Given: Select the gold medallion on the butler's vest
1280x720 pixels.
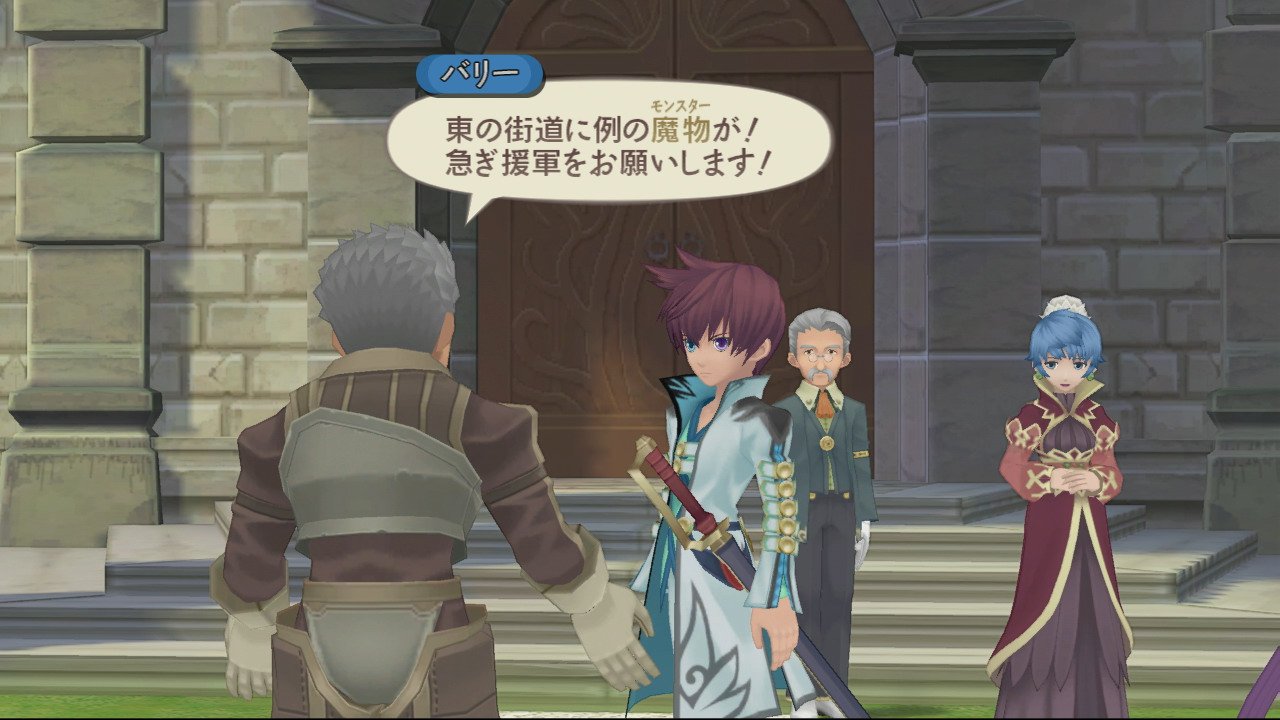Looking at the screenshot, I should coord(827,442).
